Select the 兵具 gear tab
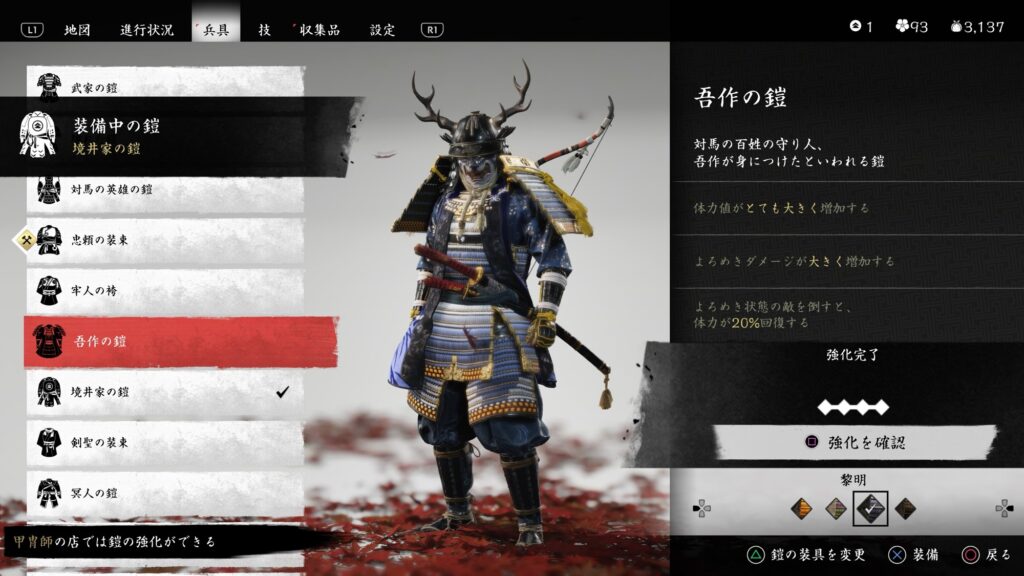The height and width of the screenshot is (576, 1024). pos(216,29)
